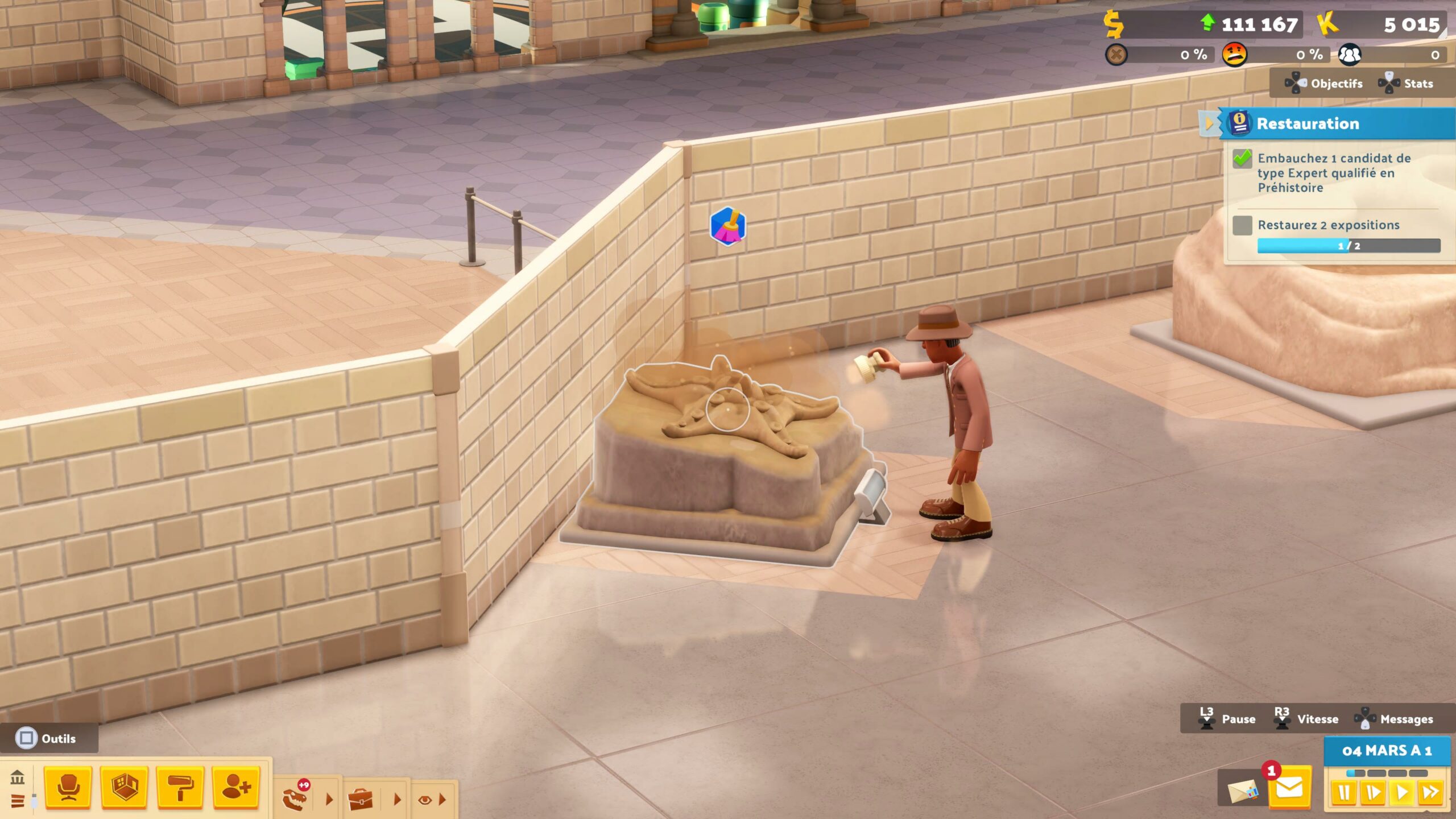Select the paint roller decoration tool

[180, 788]
